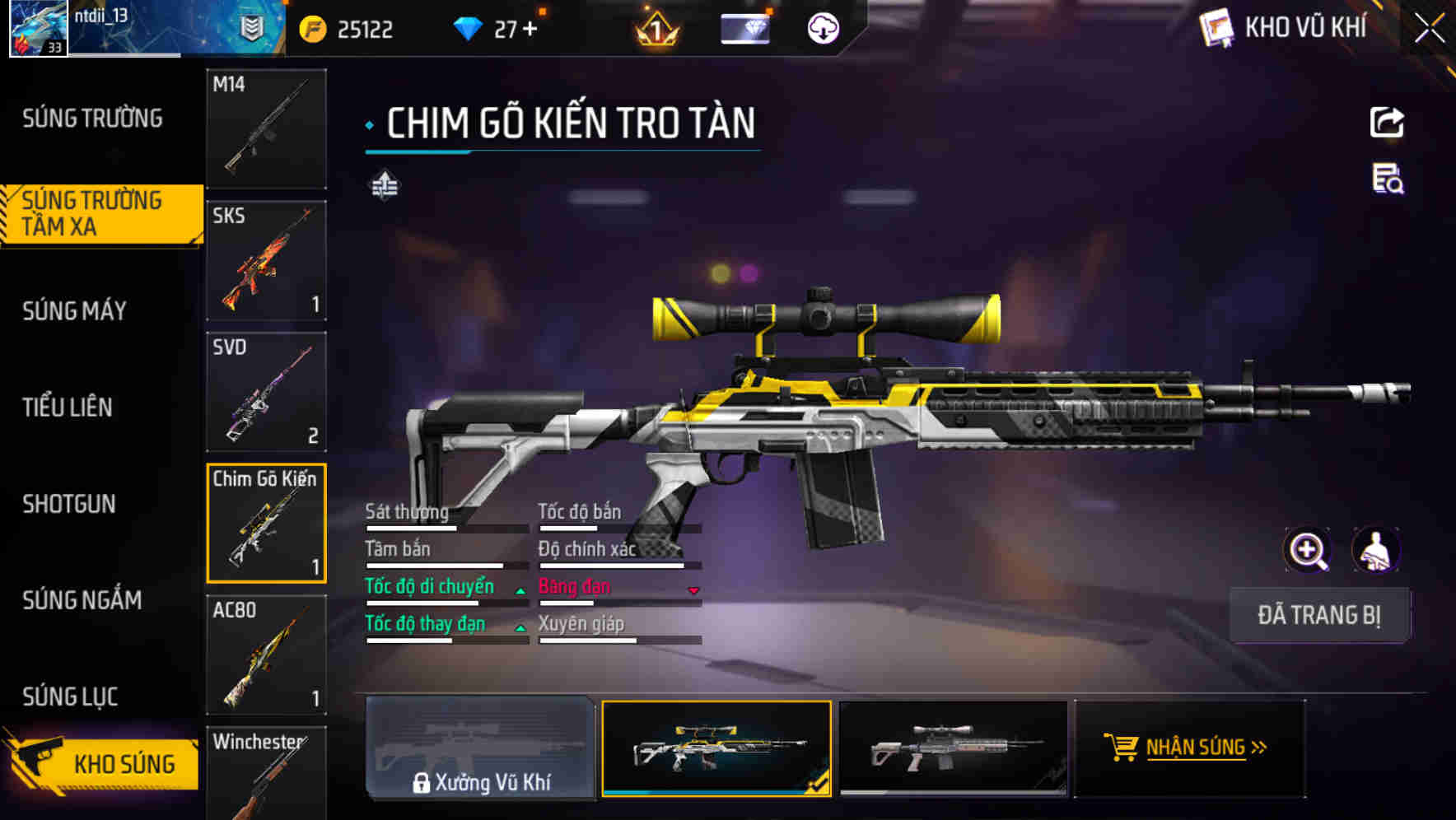Select the AC80 weapon slot
The image size is (1456, 820).
pyautogui.click(x=266, y=655)
